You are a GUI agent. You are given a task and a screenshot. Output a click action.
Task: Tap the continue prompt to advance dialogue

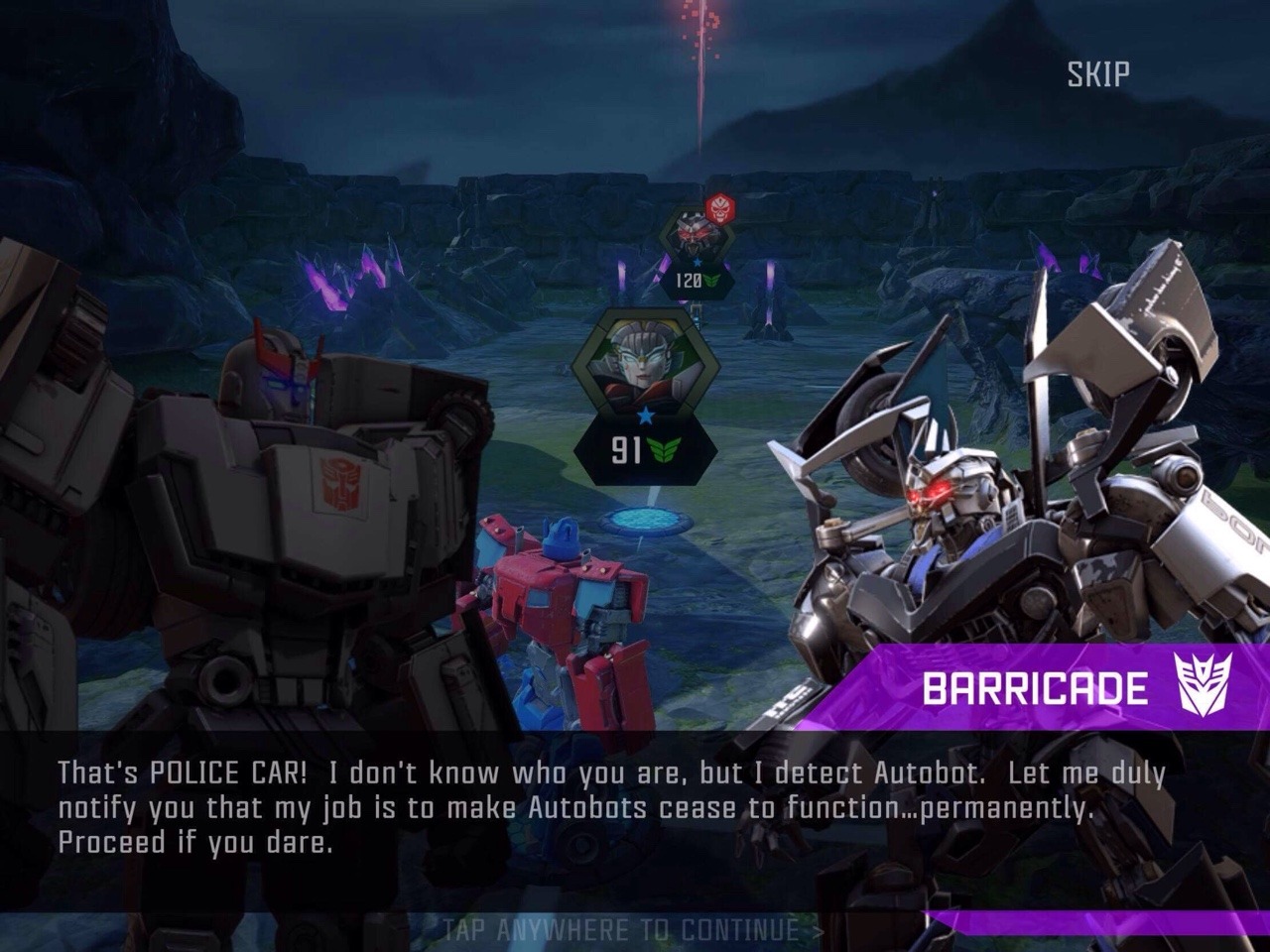[x=633, y=930]
